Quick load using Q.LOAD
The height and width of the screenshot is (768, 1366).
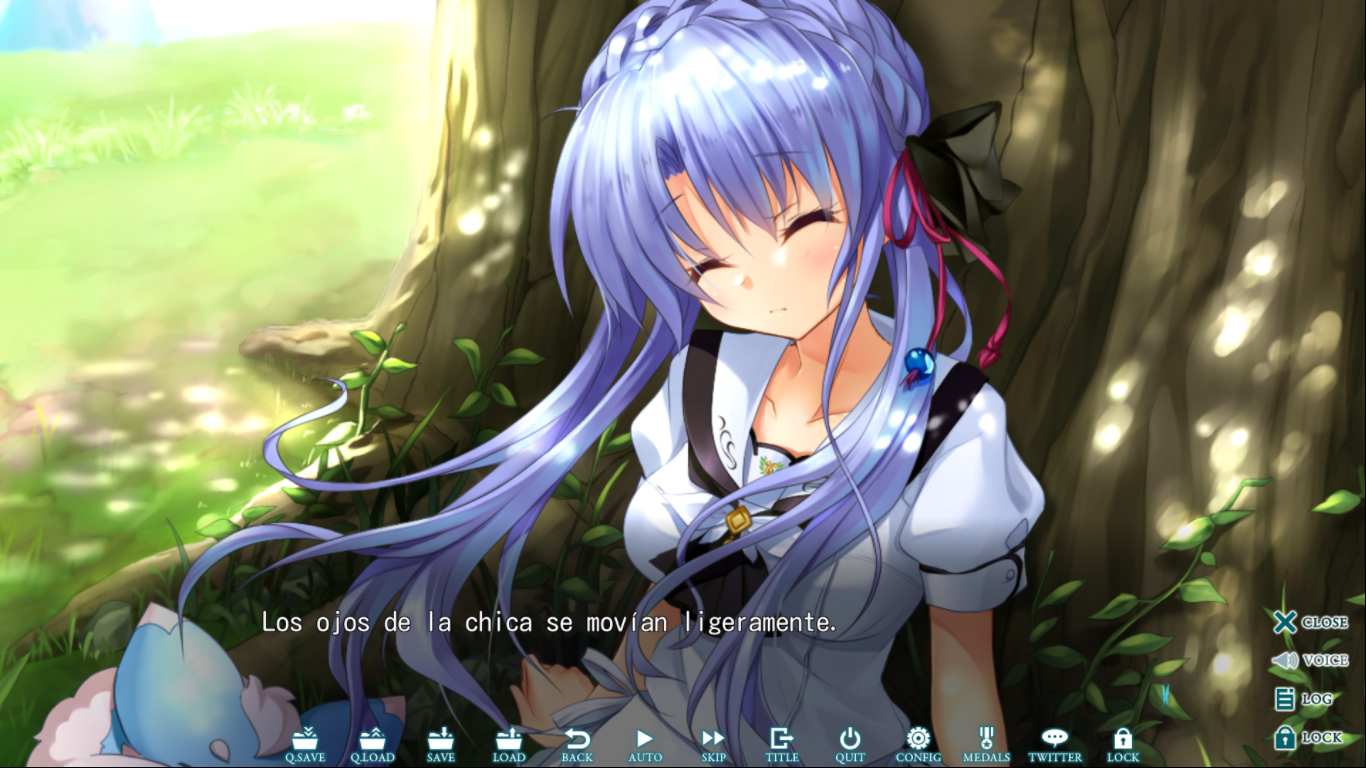tap(372, 744)
